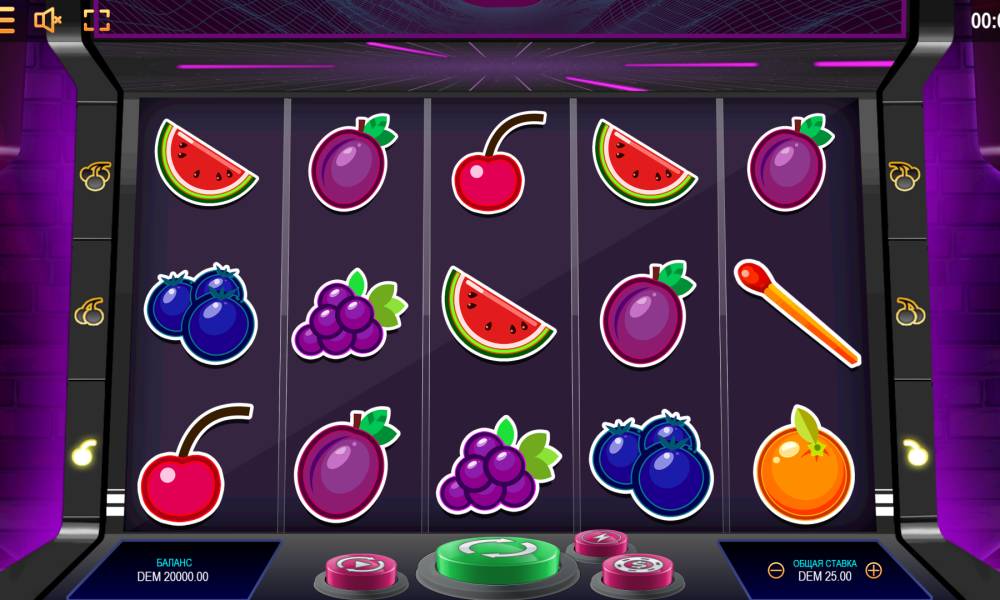Toggle the muted sound speaker icon
Image resolution: width=1000 pixels, height=600 pixels.
point(47,20)
